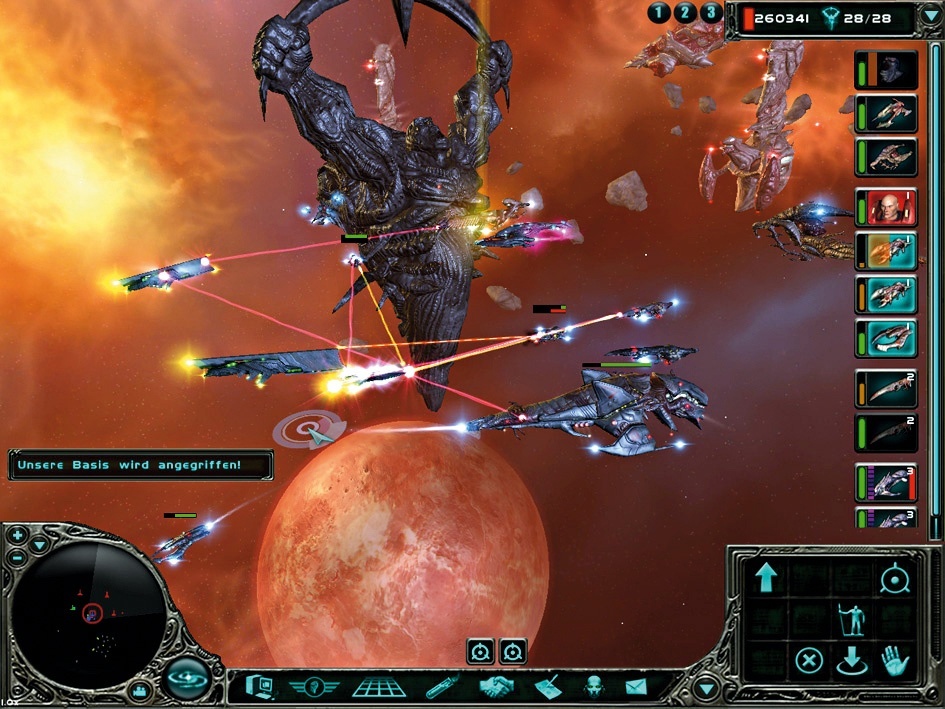The height and width of the screenshot is (709, 945).
Task: Select control group 2
Action: (685, 13)
